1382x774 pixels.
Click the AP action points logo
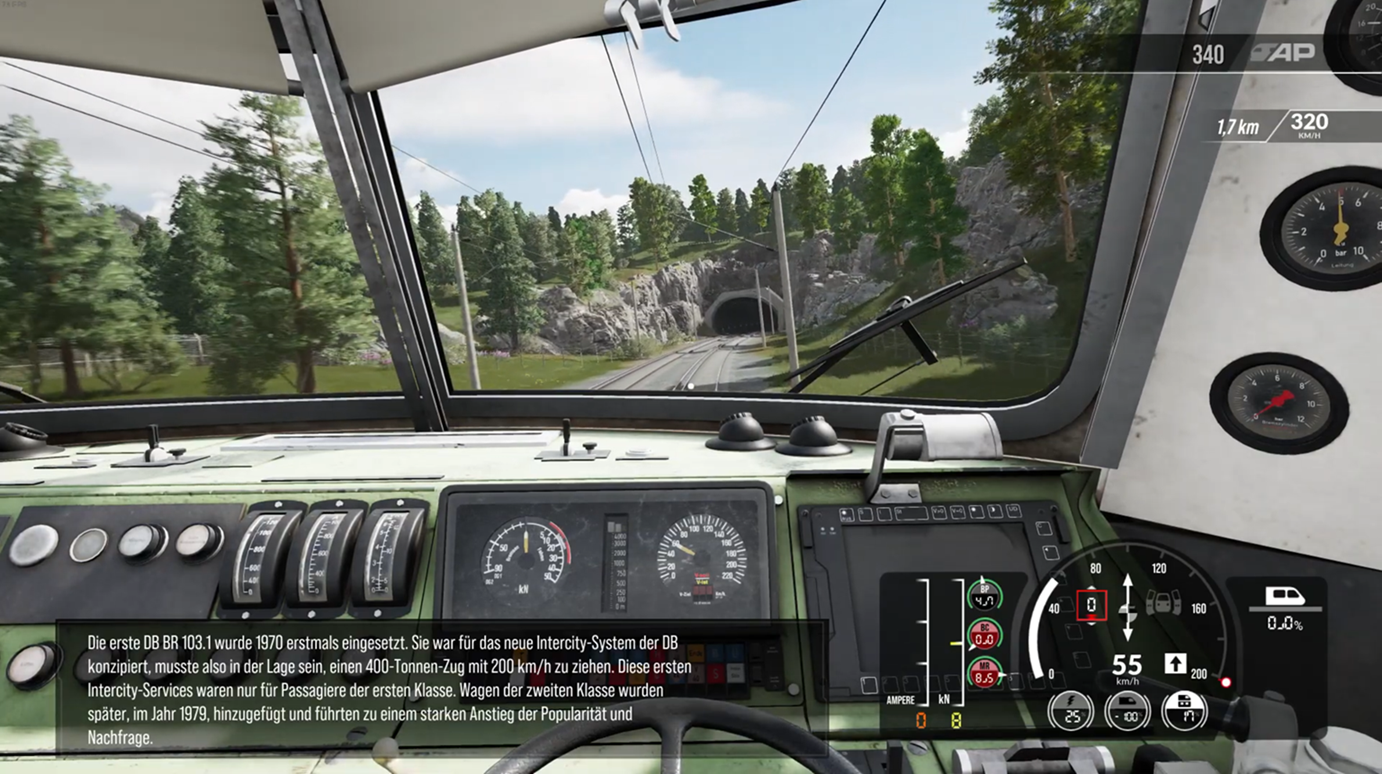point(1282,53)
